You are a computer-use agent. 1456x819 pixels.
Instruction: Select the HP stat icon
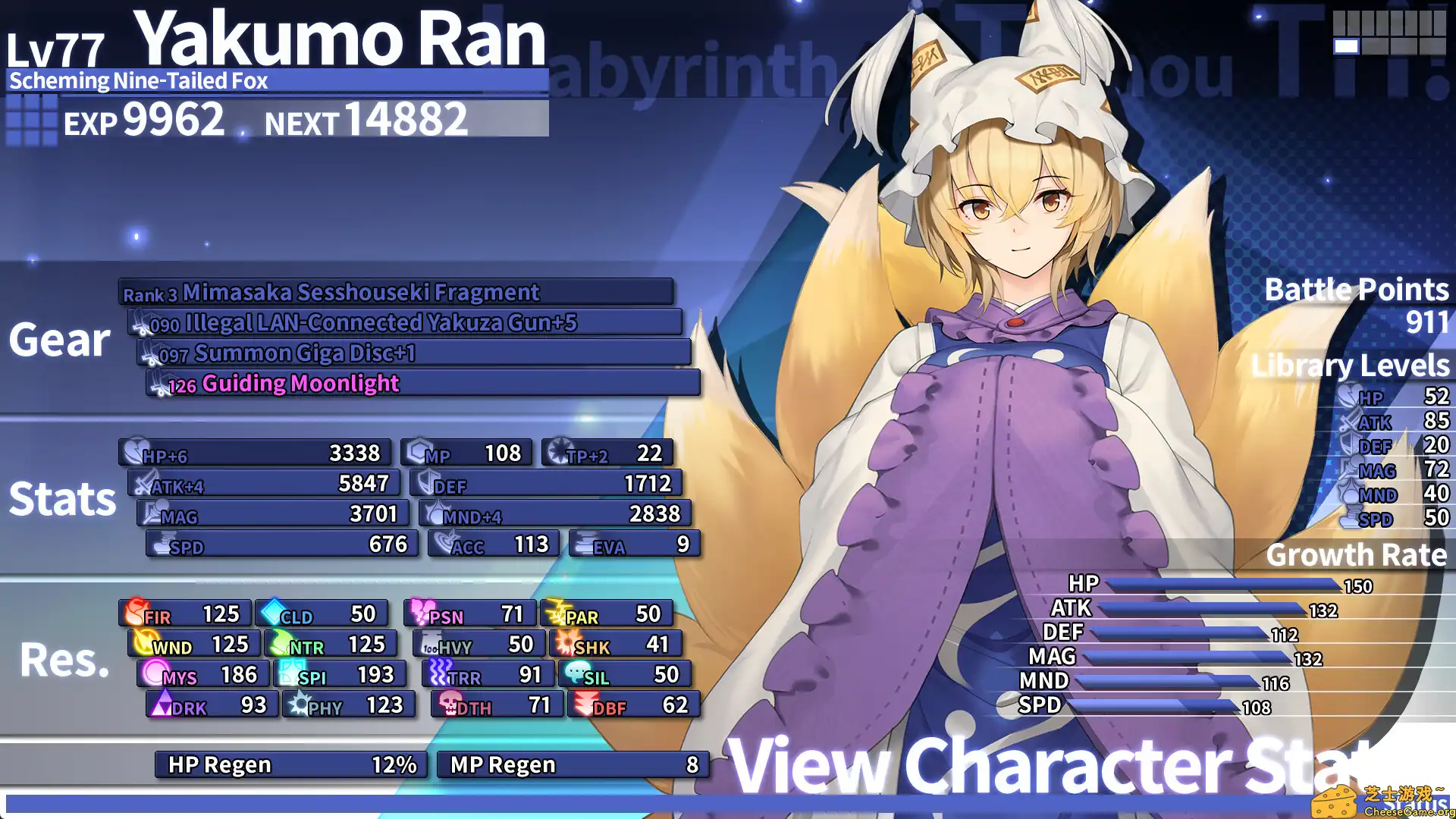coord(133,452)
